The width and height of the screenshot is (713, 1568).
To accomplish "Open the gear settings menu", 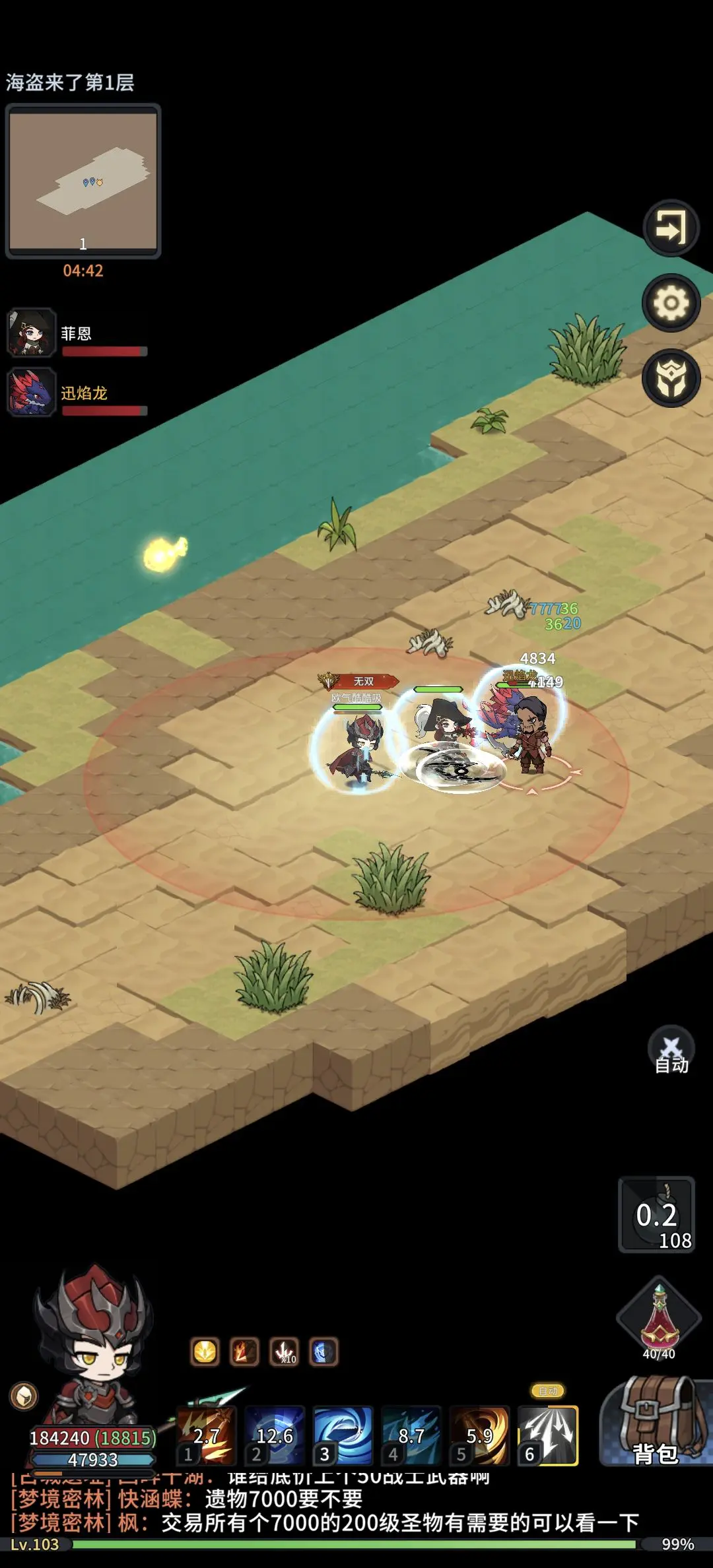I will tap(671, 303).
